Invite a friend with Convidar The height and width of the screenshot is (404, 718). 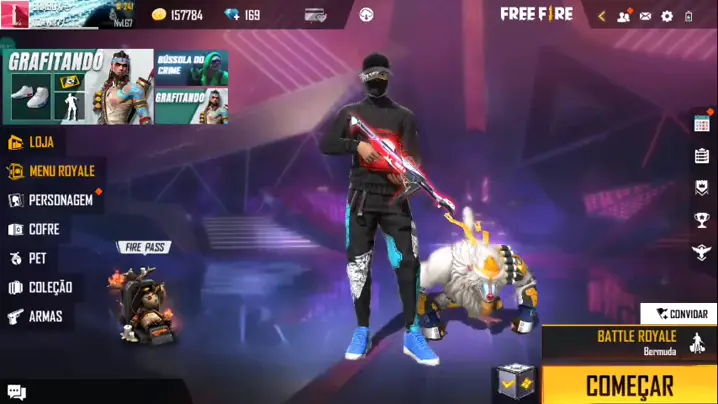pyautogui.click(x=681, y=314)
